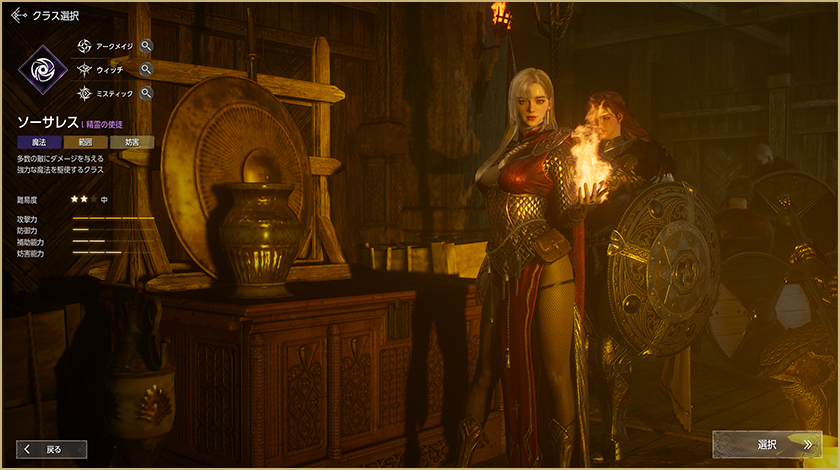Open the magnifier preview for ミスティック
This screenshot has height=470, width=840.
click(x=146, y=93)
